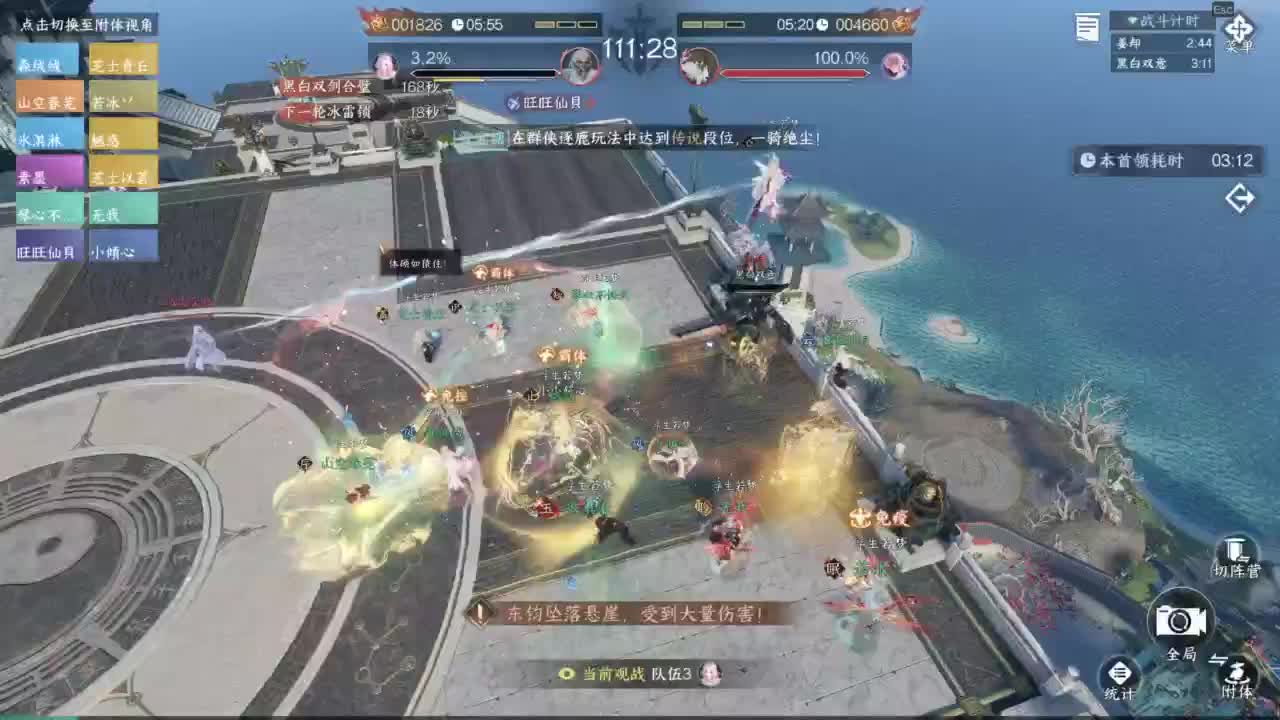
Task: Open the battle log document icon
Action: click(x=1088, y=27)
